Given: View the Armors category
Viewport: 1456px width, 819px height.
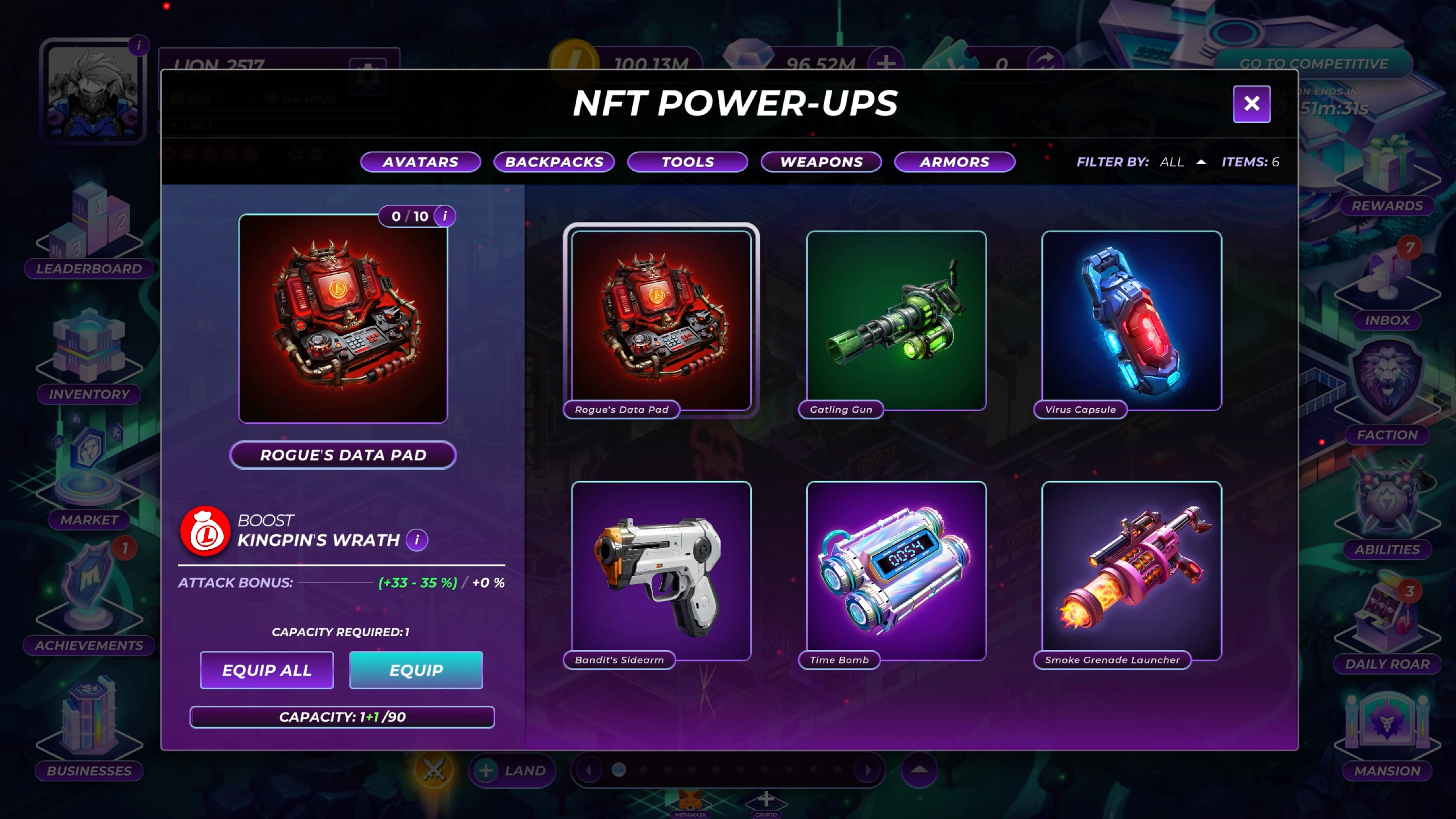Looking at the screenshot, I should (954, 162).
